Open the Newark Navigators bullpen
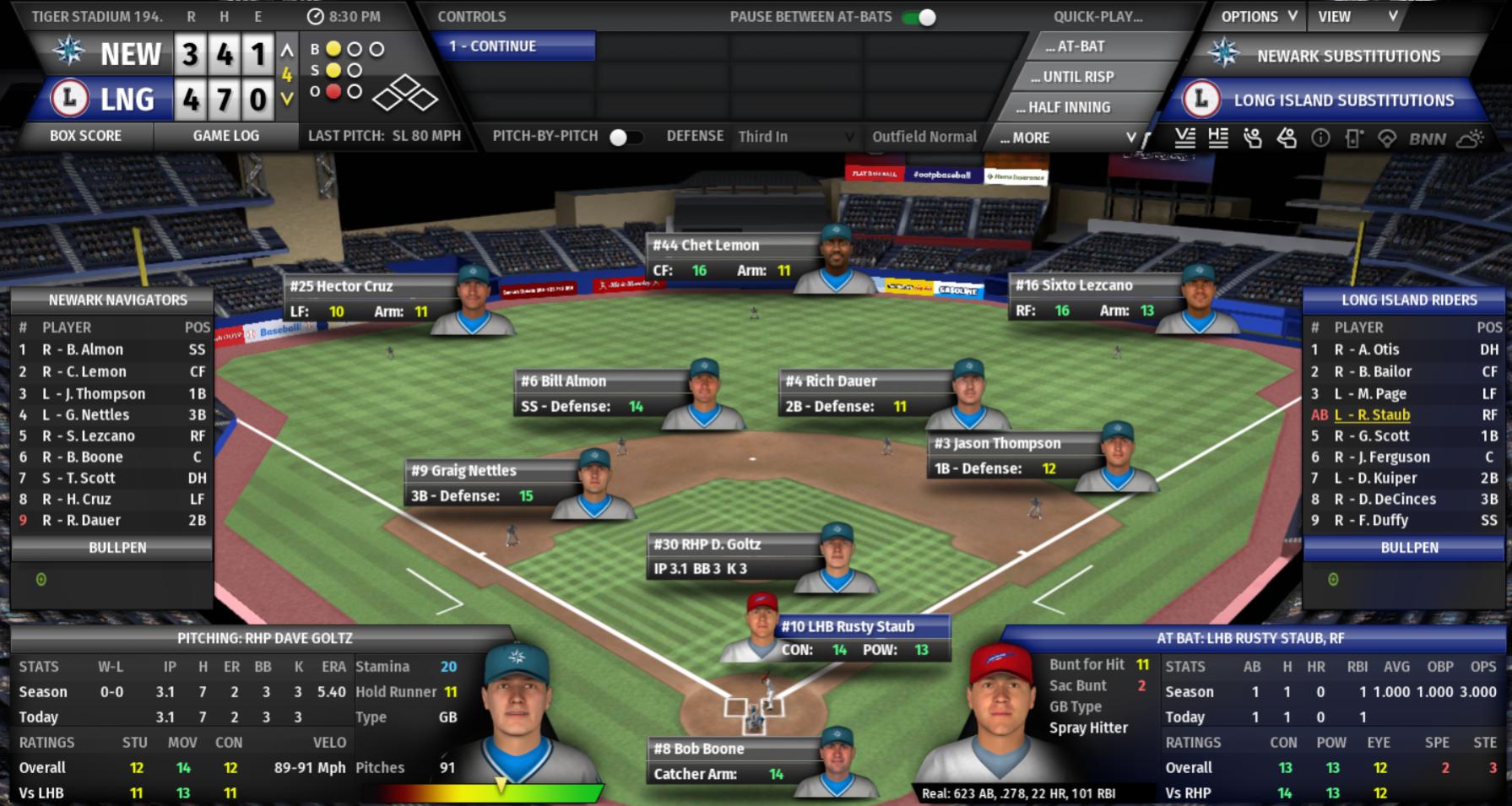The image size is (1512, 806). click(x=117, y=548)
